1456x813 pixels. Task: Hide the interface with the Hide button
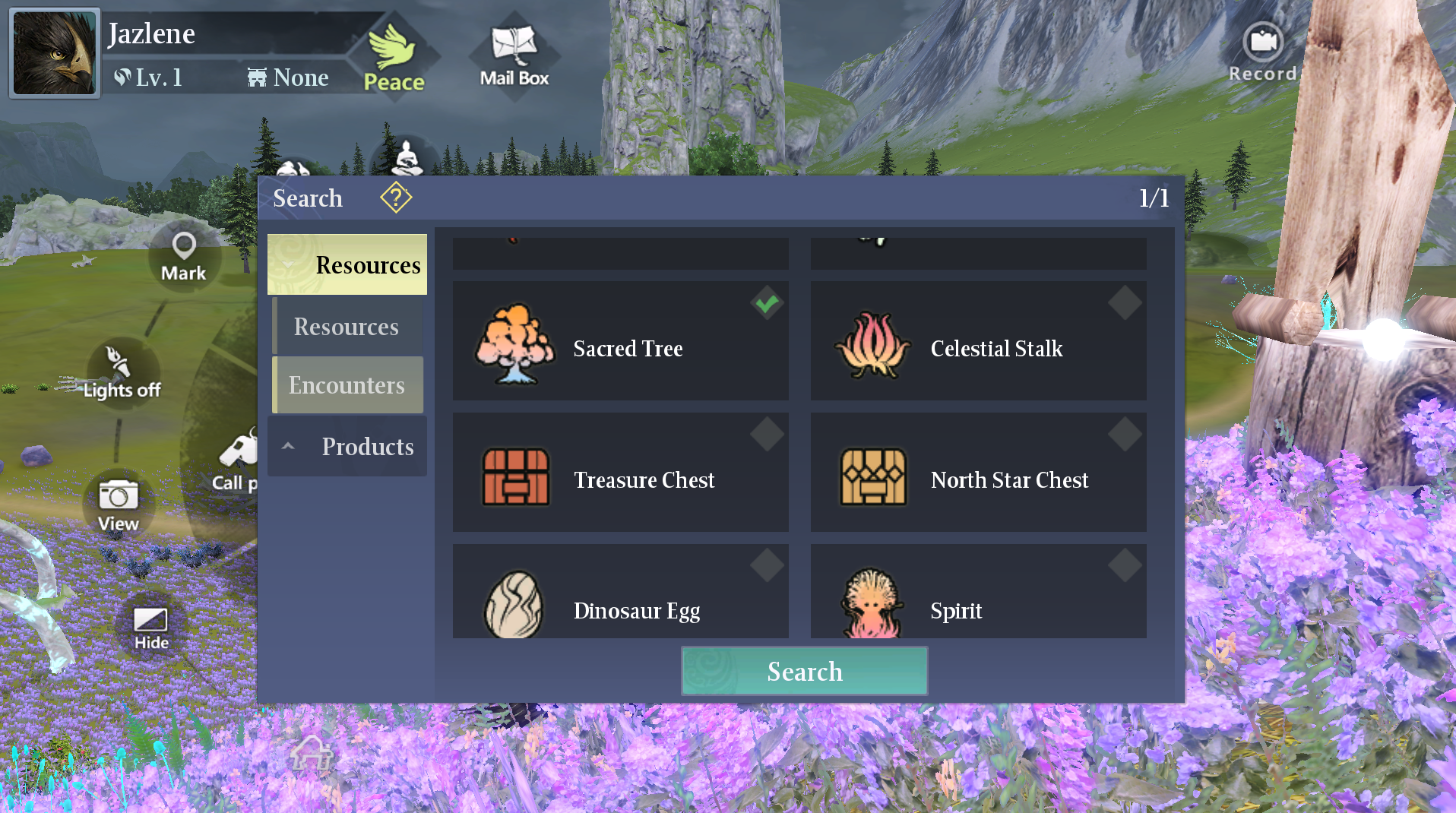150,628
